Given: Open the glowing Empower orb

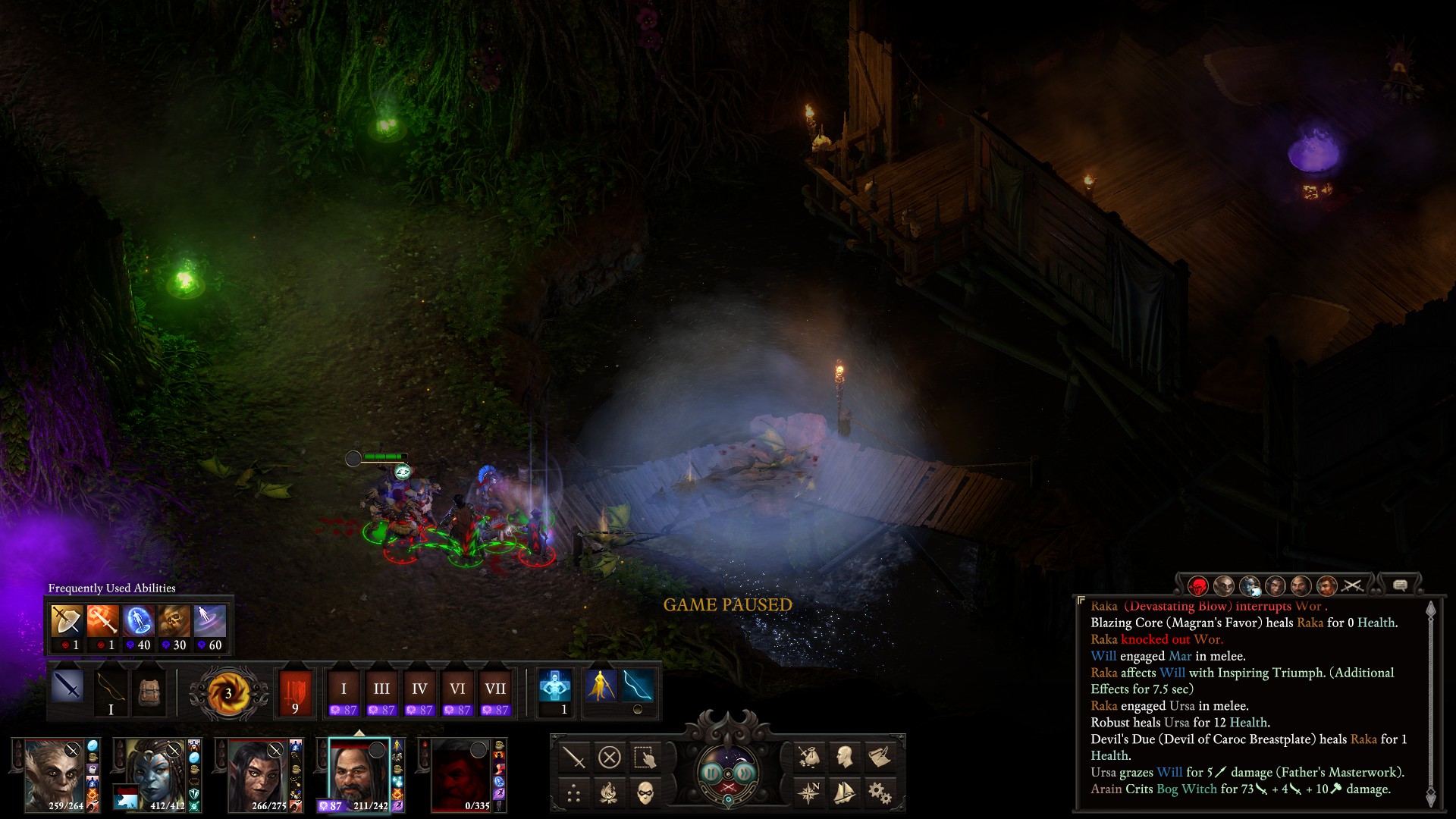Looking at the screenshot, I should [228, 693].
